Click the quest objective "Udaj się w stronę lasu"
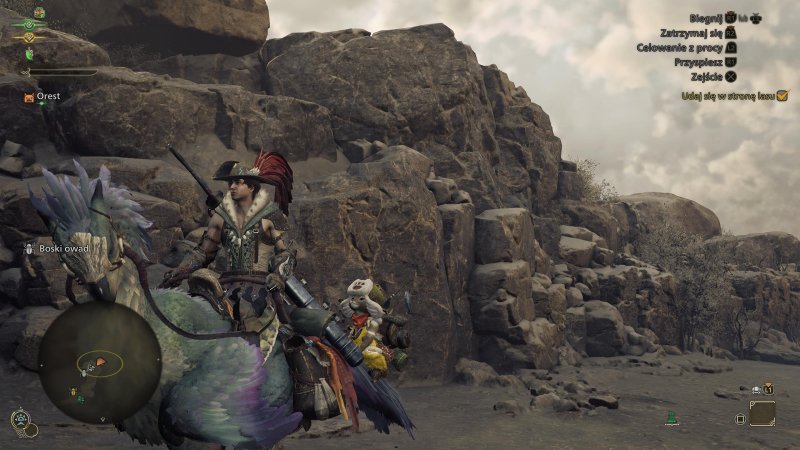800x450 pixels. [733, 96]
